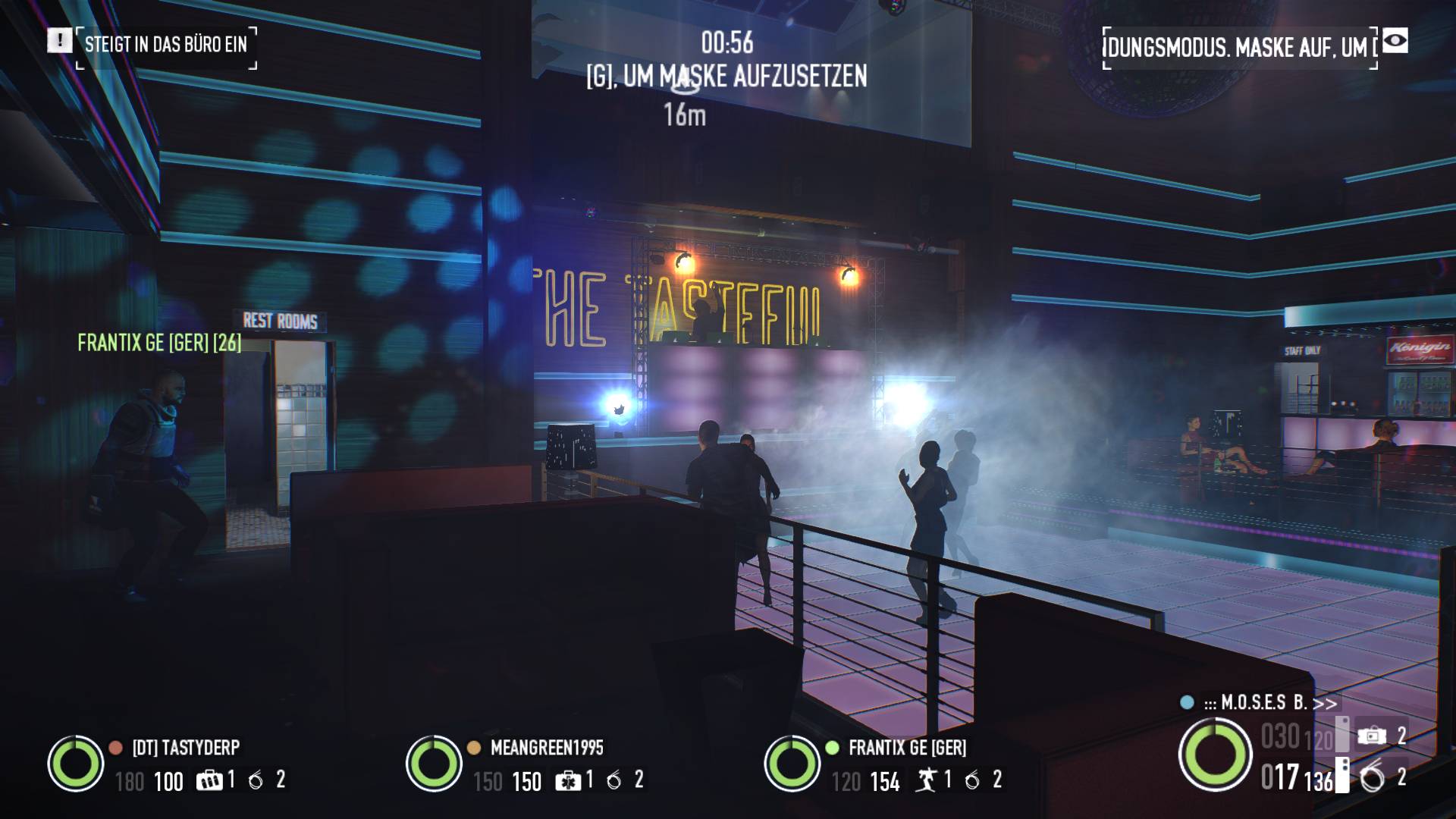This screenshot has height=819, width=1456.
Task: Click TASTYDERP's circular health ring
Action: (x=76, y=764)
